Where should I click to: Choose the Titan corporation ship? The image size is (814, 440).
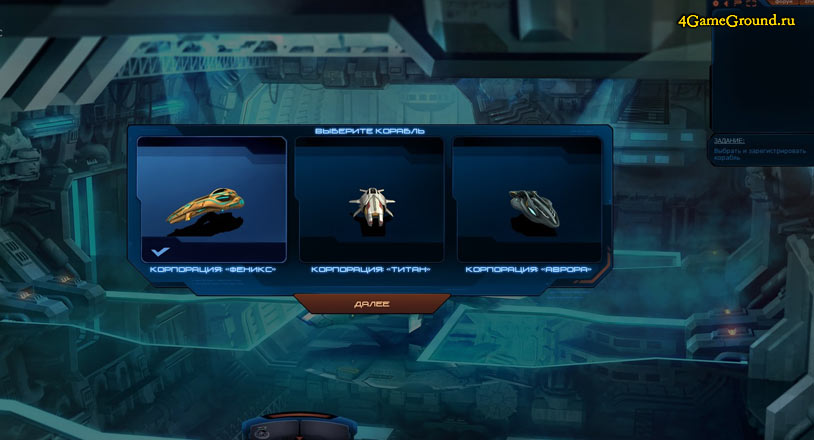click(x=370, y=200)
